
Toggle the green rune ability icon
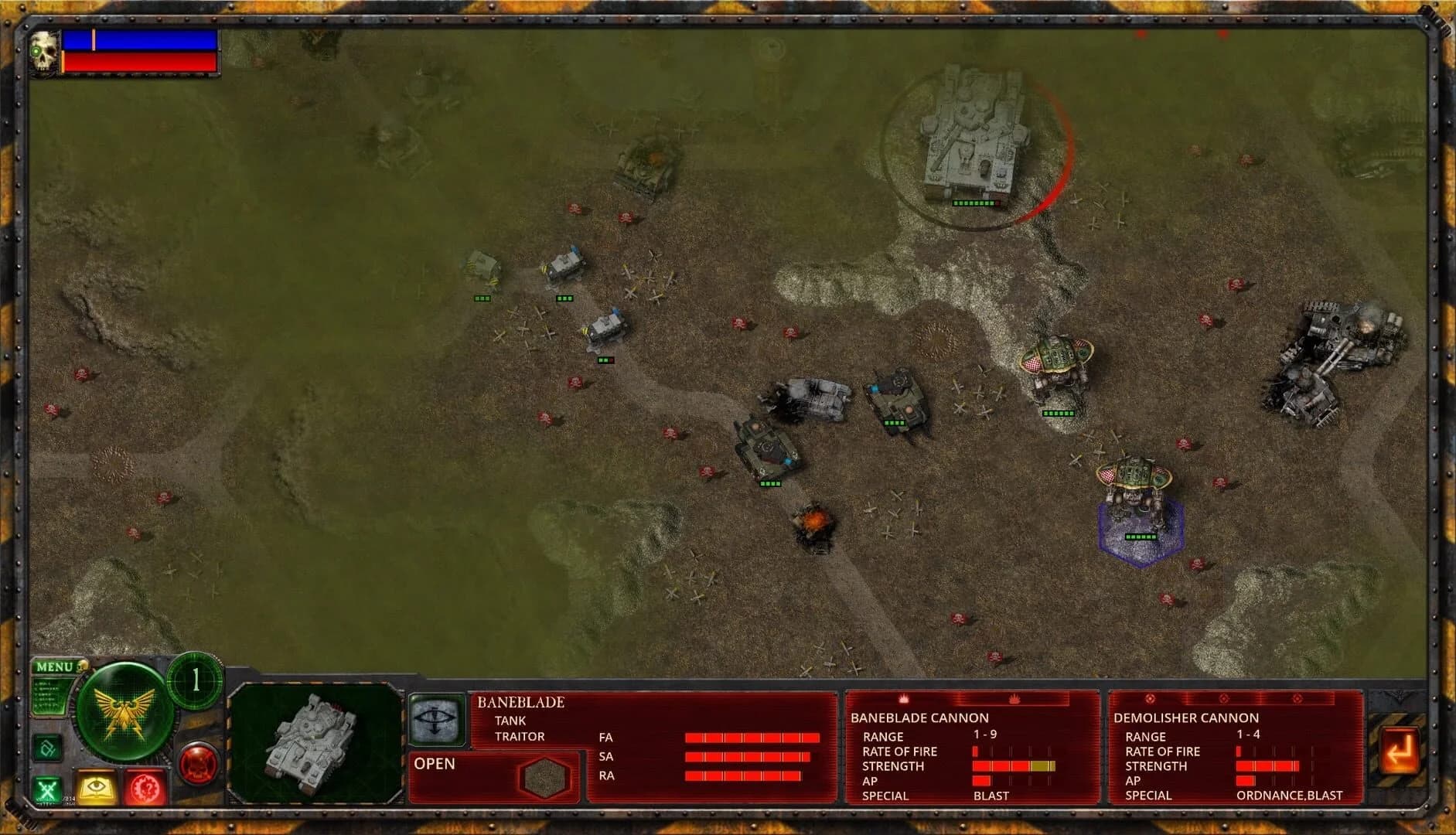tap(46, 748)
